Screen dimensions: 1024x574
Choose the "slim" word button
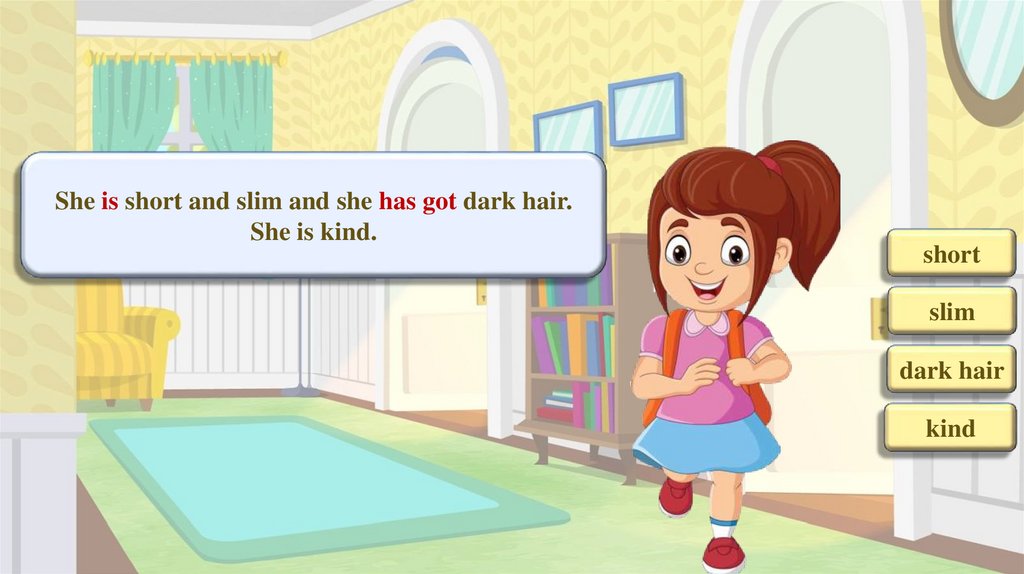click(951, 313)
